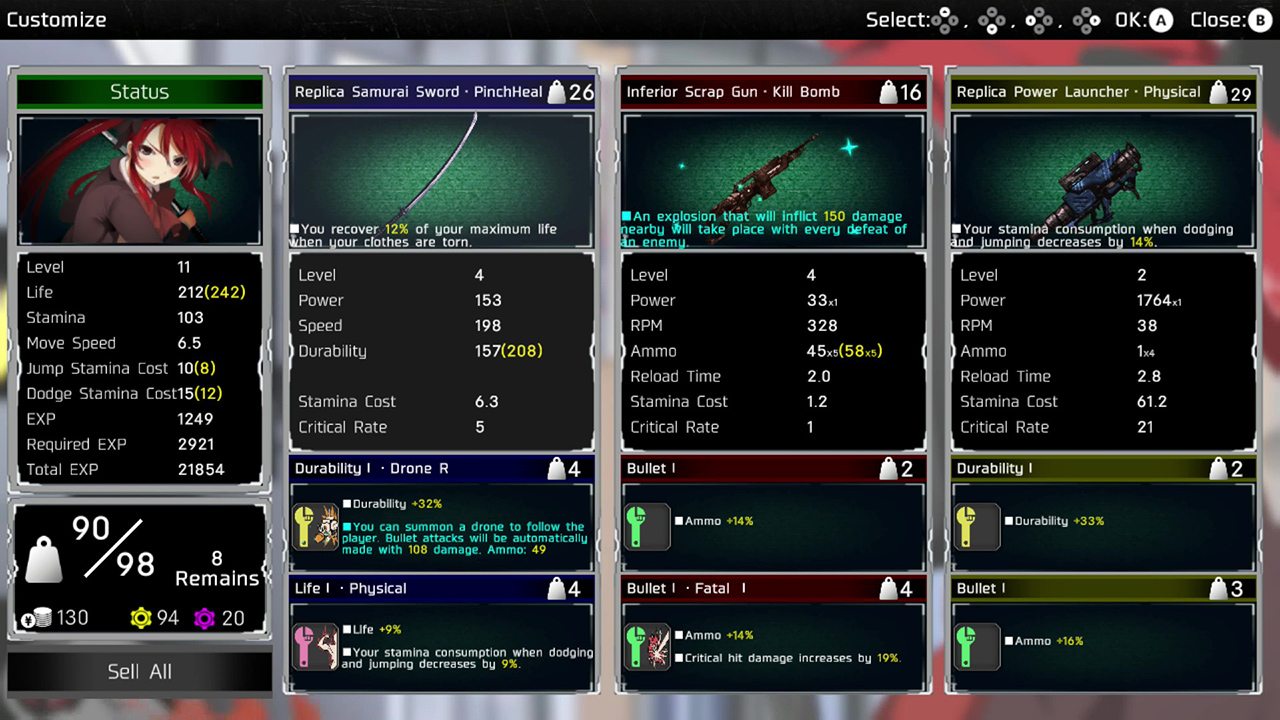
Task: Toggle the lock on Replica Power Launcher
Action: click(x=1216, y=91)
